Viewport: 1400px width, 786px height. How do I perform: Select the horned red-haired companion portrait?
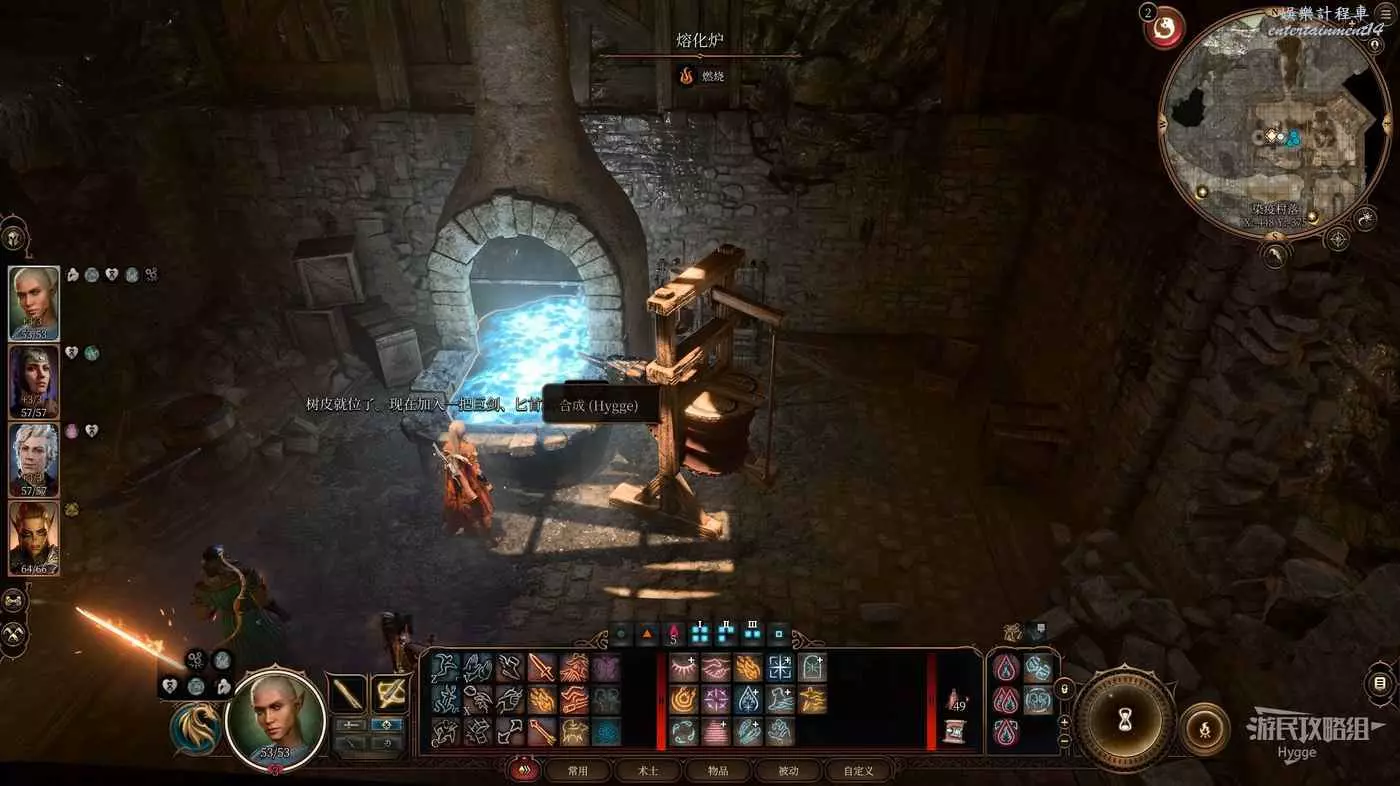34,538
